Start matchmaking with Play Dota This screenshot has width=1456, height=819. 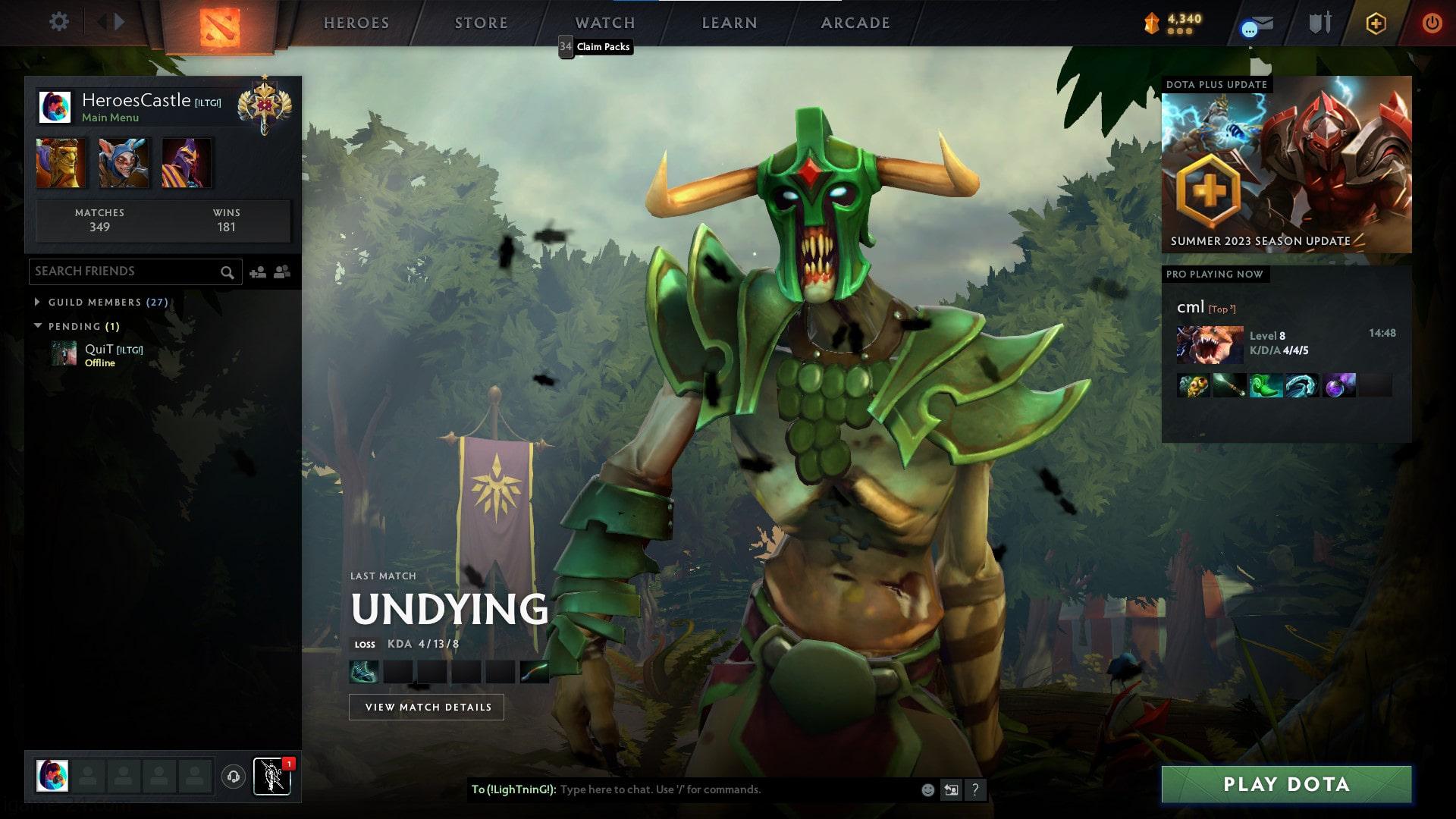click(x=1286, y=784)
